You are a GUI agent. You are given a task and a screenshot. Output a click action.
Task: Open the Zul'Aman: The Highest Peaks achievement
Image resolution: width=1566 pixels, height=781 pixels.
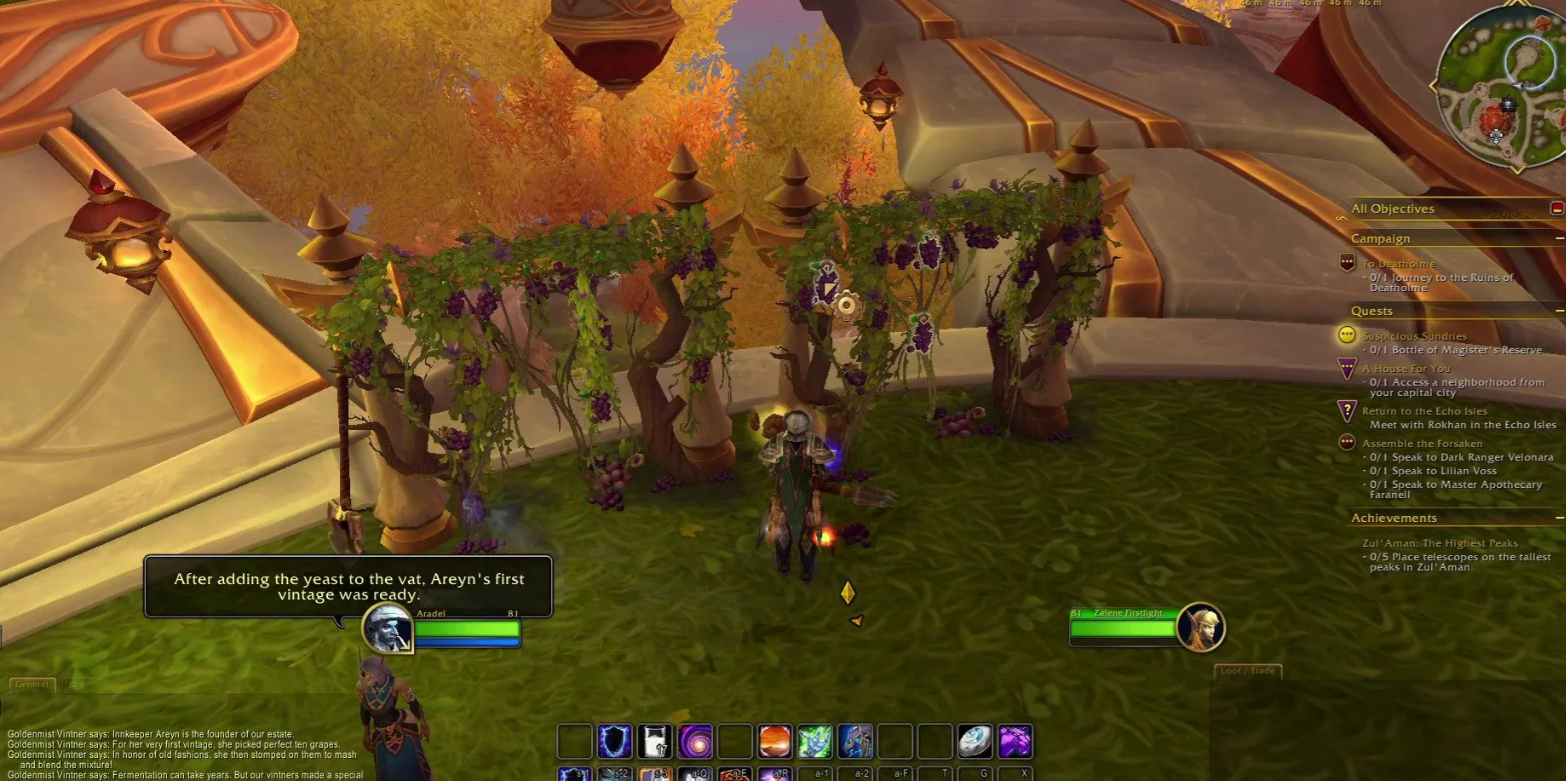(1439, 543)
